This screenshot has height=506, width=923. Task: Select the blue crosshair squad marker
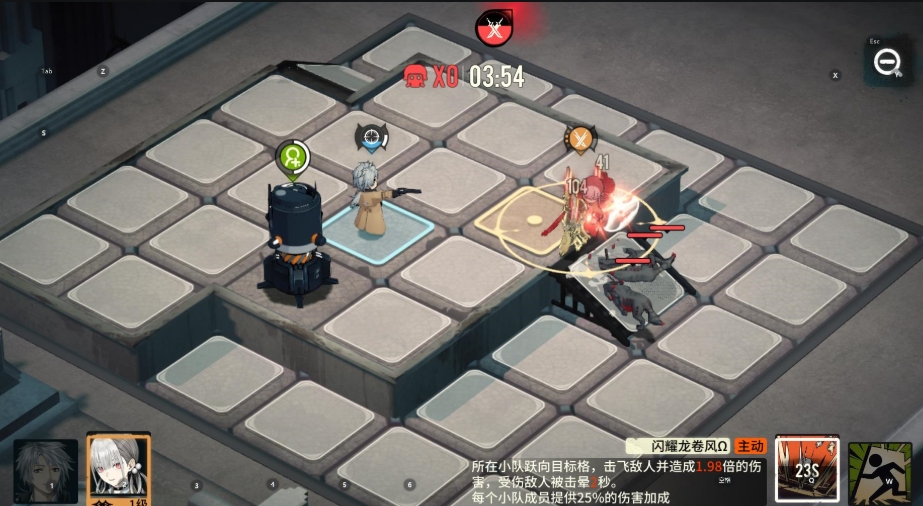coord(372,137)
